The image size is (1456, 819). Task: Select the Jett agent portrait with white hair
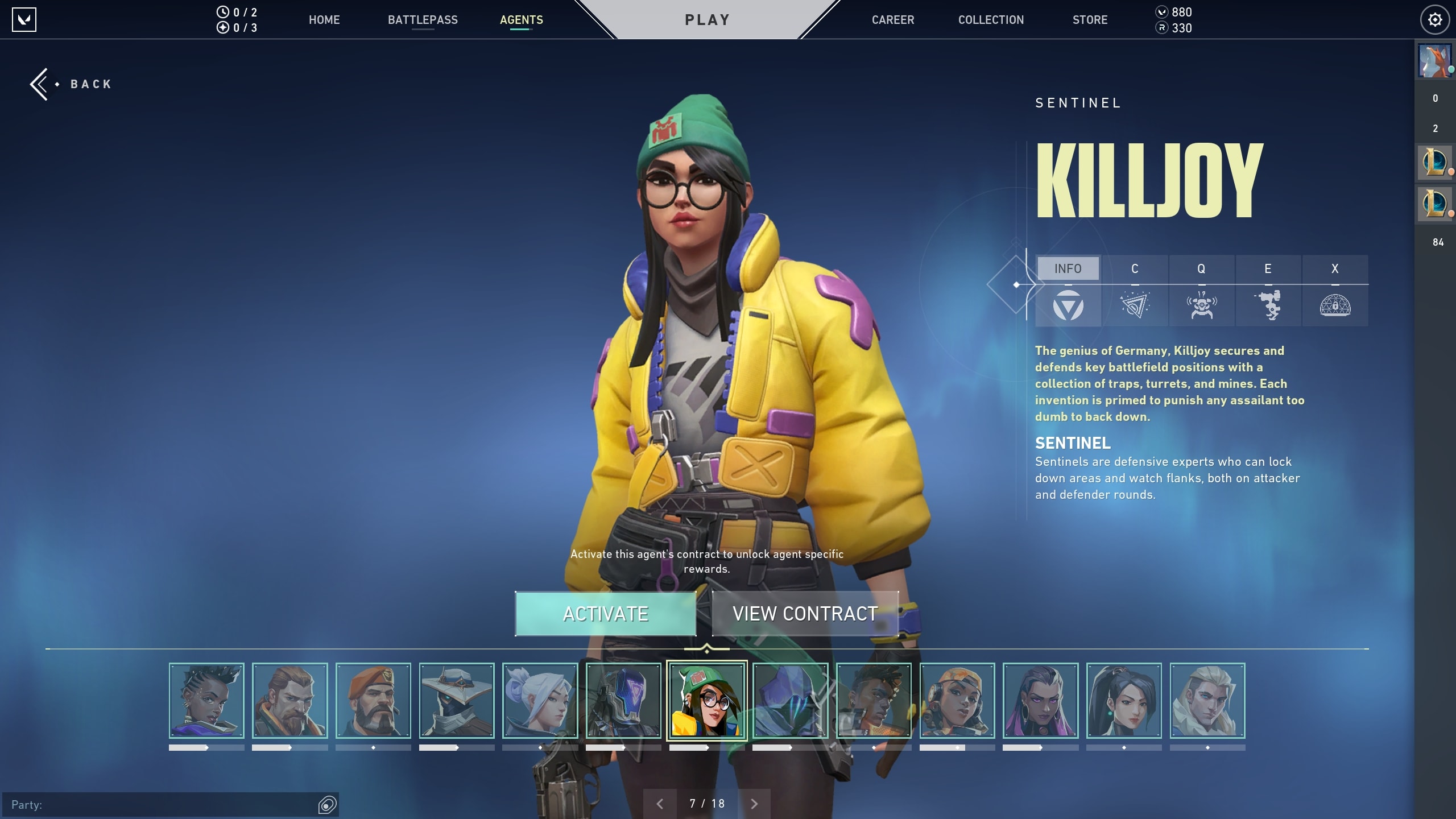540,701
